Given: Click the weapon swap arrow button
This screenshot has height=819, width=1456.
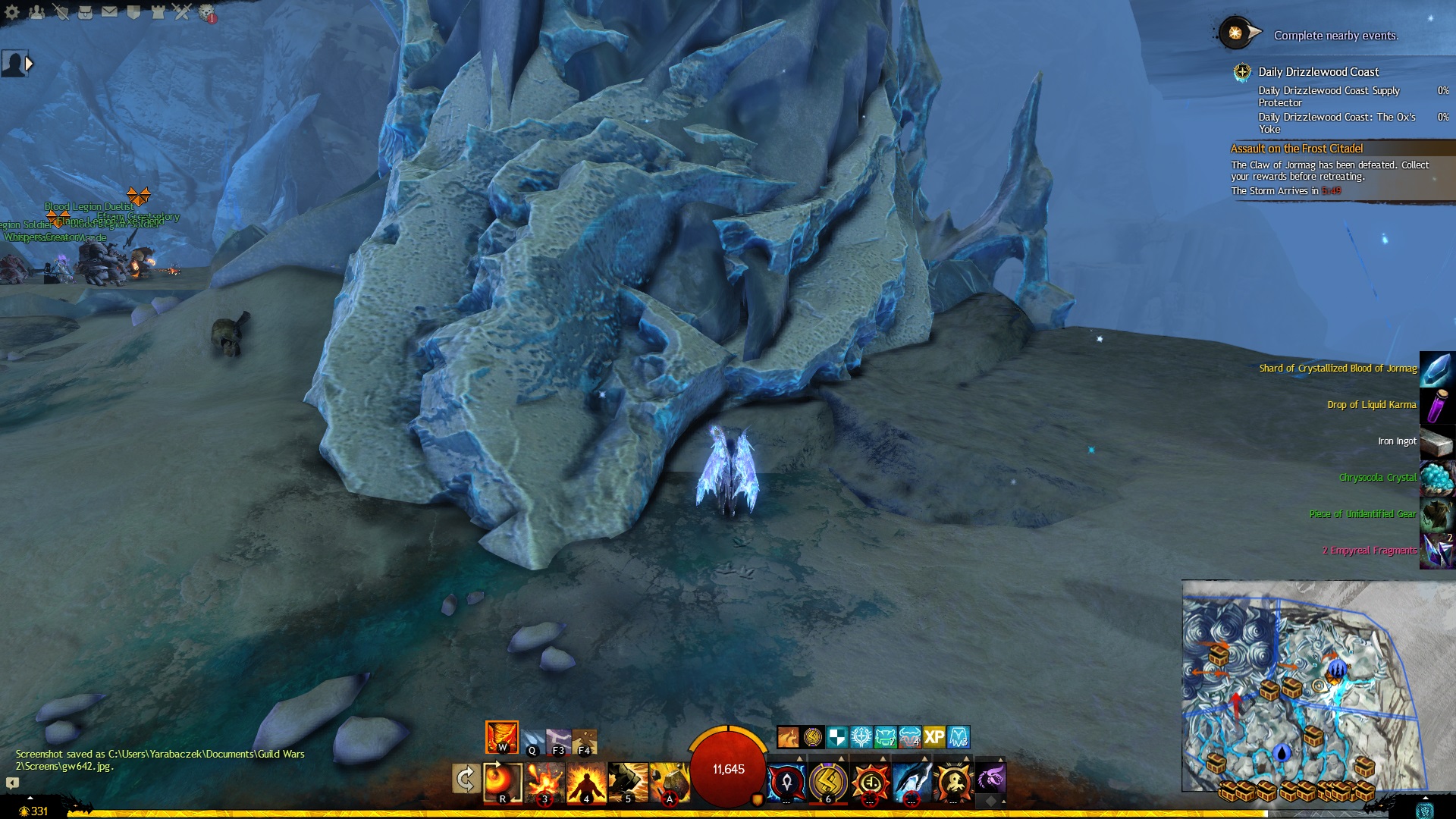Looking at the screenshot, I should [465, 780].
